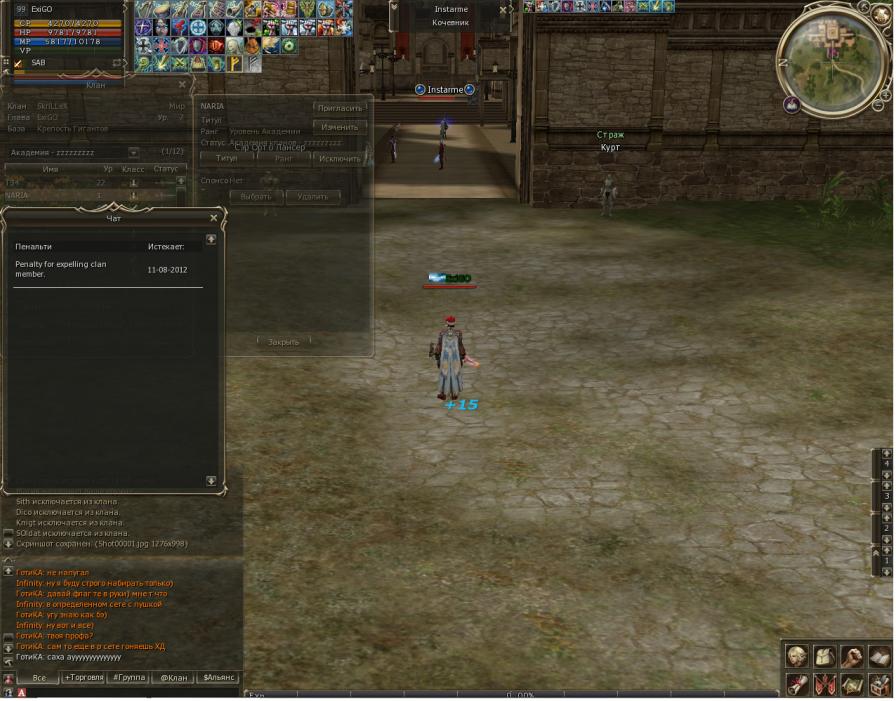
Task: Click the Удалить delete button
Action: click(313, 197)
